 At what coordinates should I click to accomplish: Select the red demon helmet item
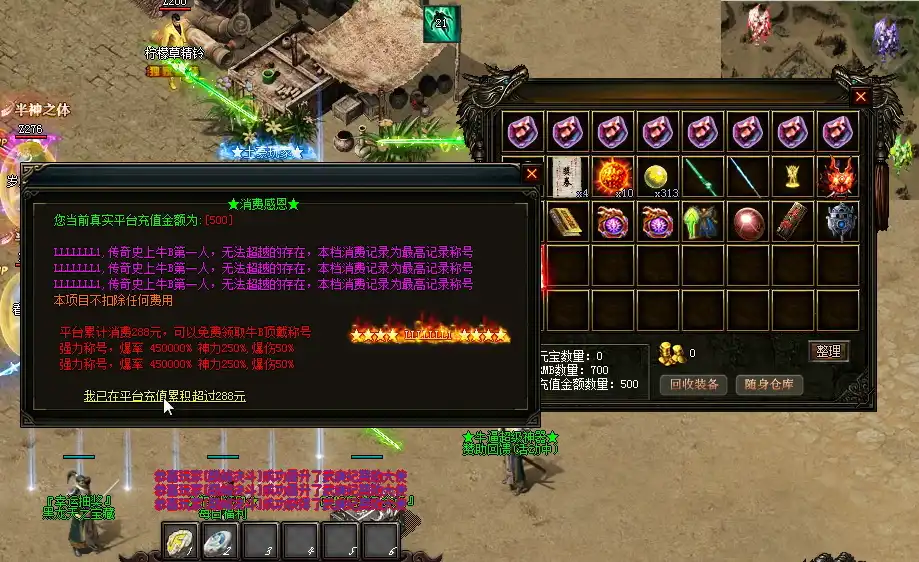click(x=836, y=177)
